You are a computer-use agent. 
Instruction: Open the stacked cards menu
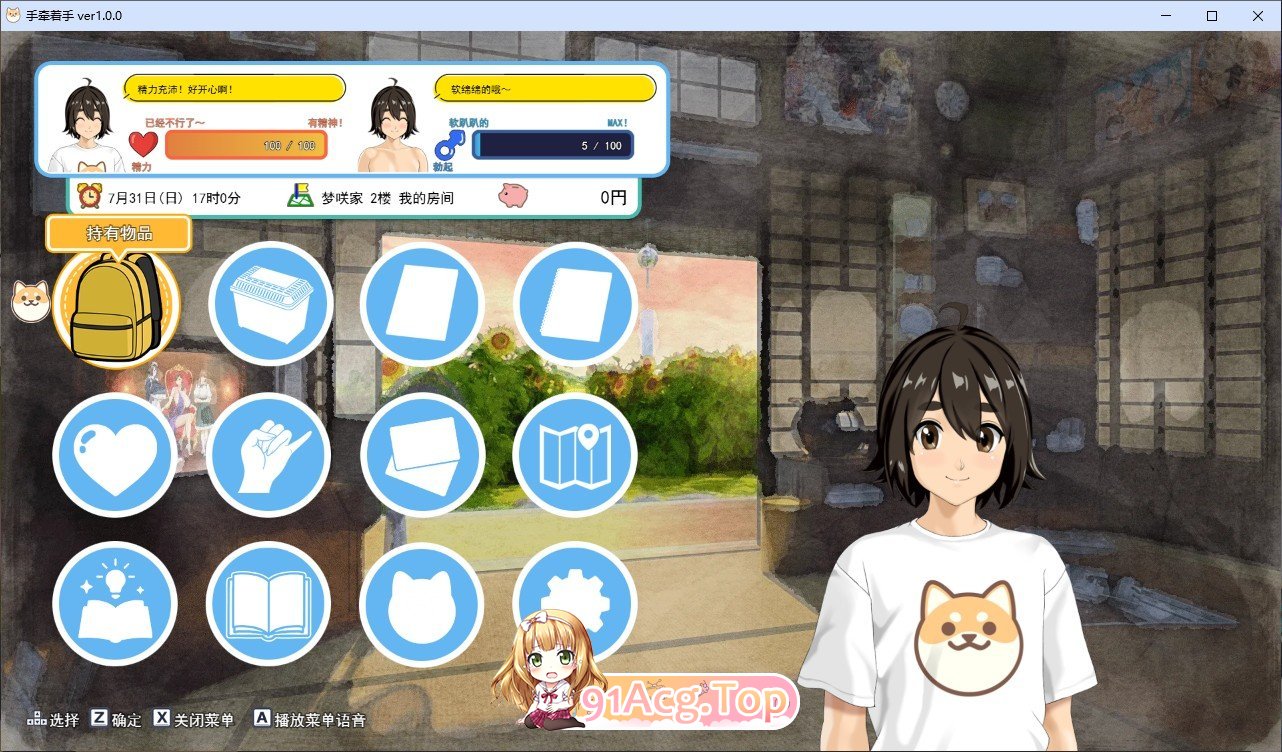pos(422,455)
